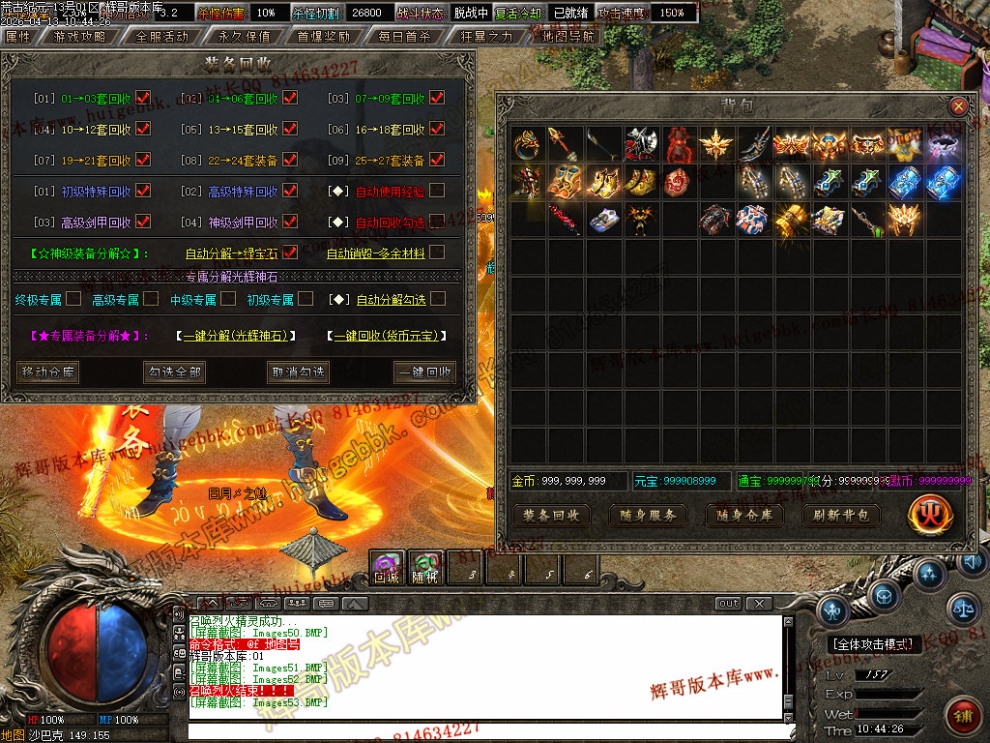
Task: Toggle the 01→03套回收 checkbox
Action: tap(143, 98)
